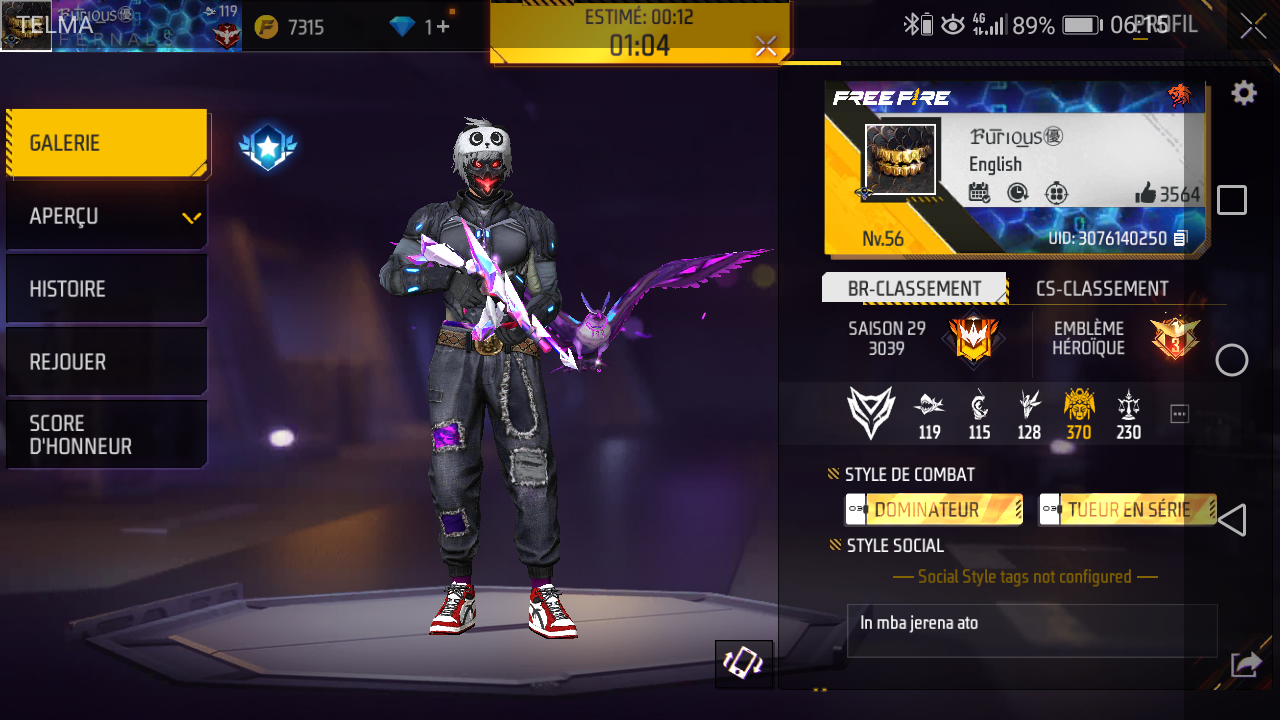
Task: Select the REJOUER menu entry
Action: click(106, 362)
